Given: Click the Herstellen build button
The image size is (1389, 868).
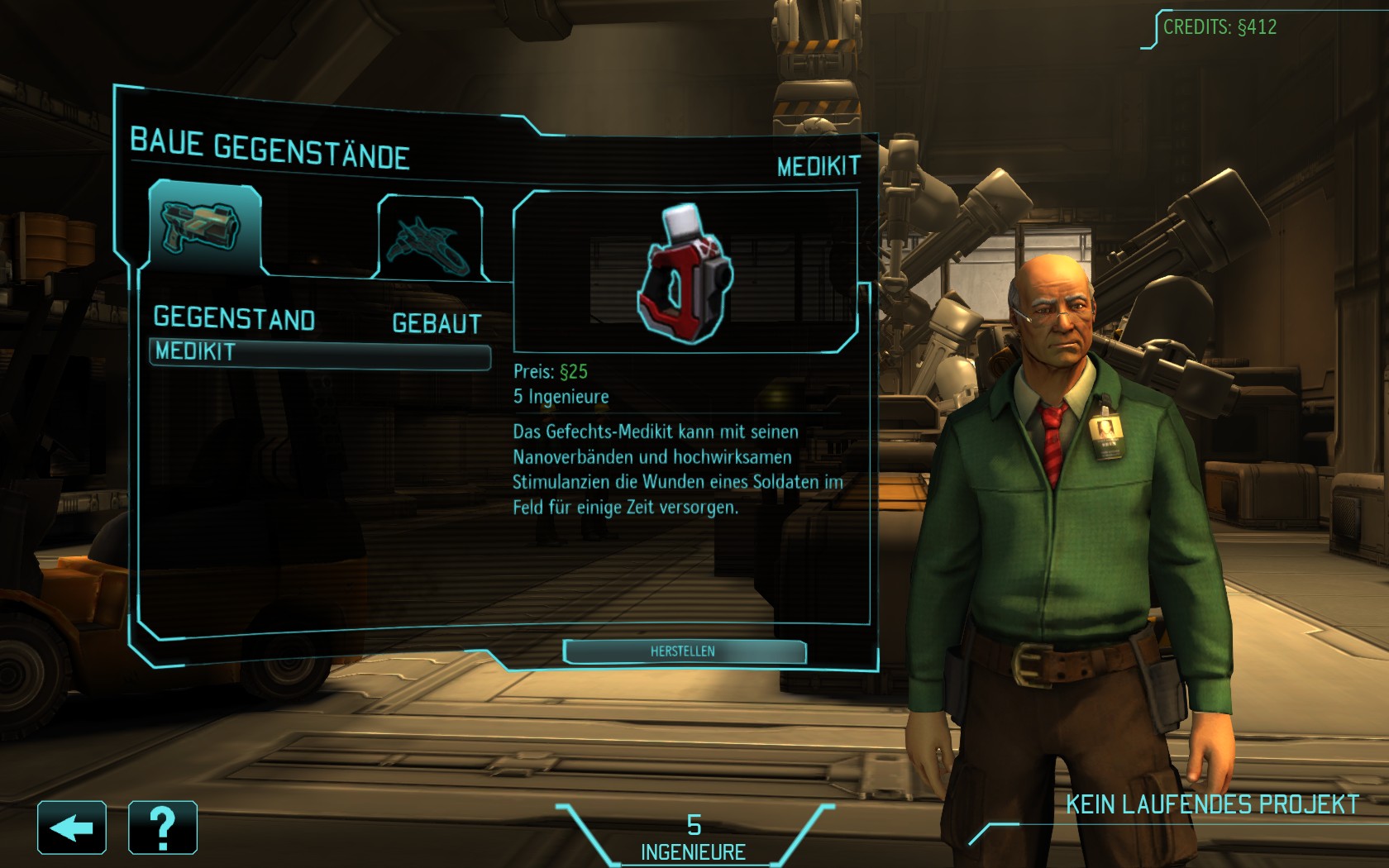Looking at the screenshot, I should point(684,651).
